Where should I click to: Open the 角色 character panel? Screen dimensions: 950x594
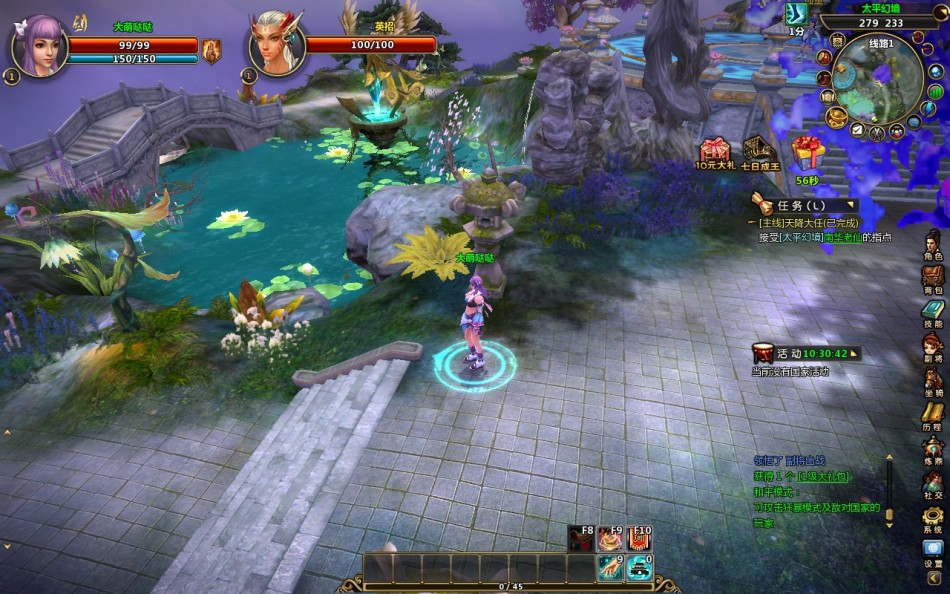(x=932, y=243)
